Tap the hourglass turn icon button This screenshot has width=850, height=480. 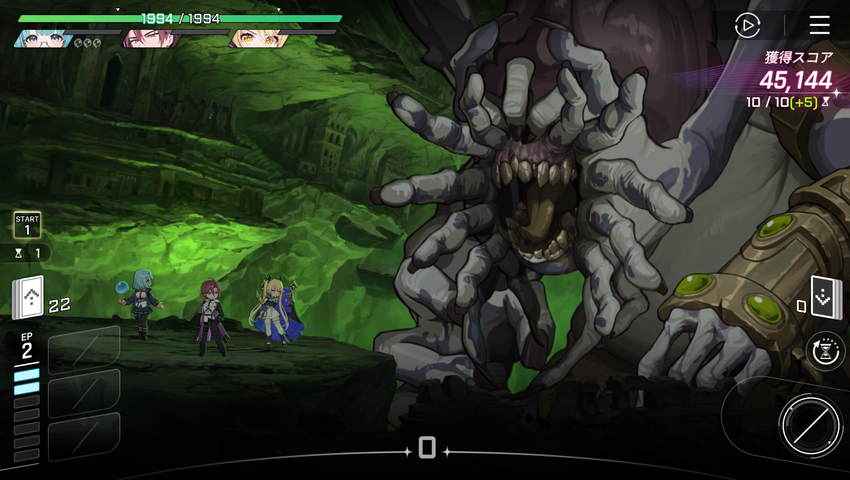[x=826, y=350]
